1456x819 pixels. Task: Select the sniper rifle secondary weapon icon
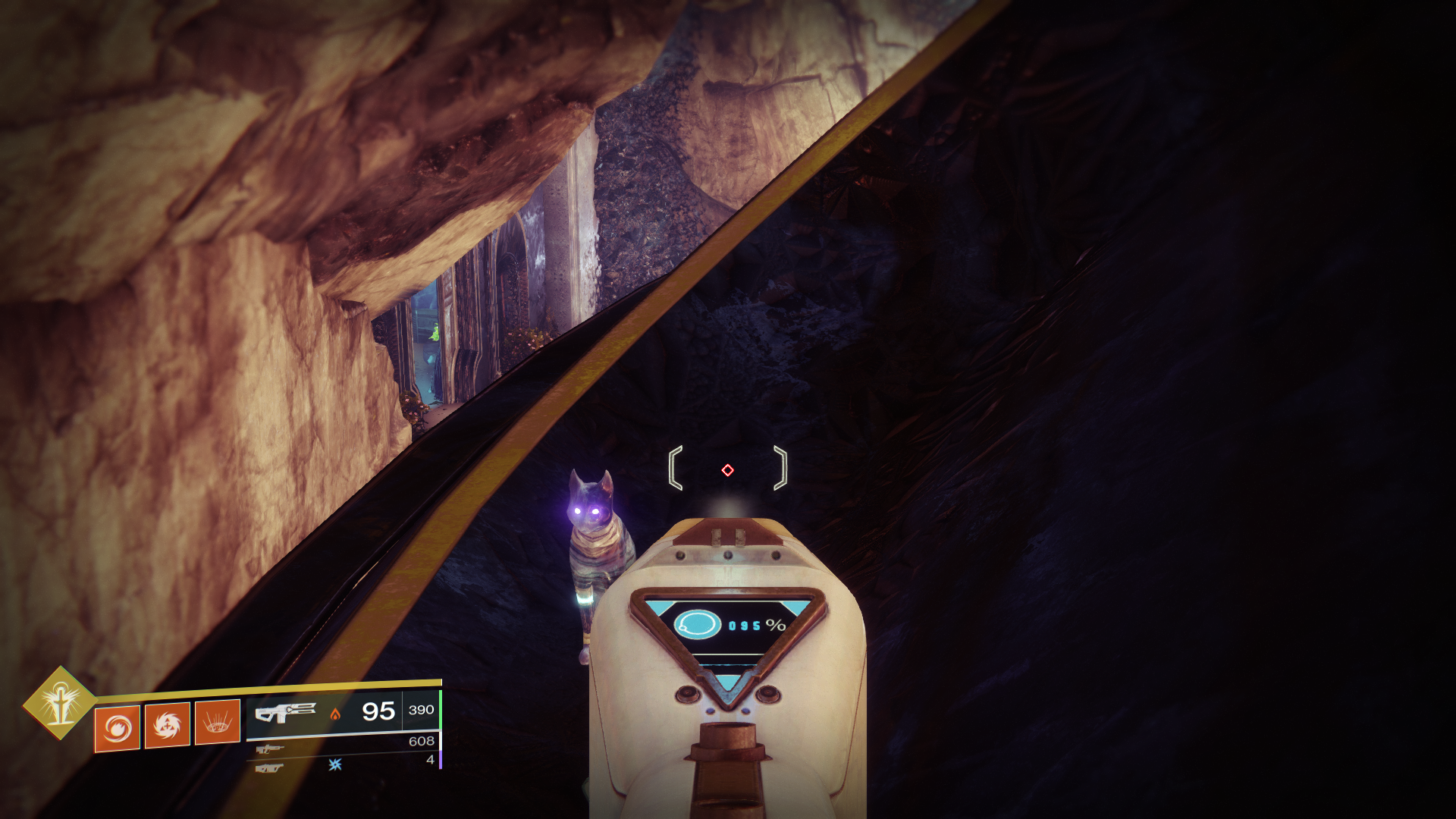[271, 749]
